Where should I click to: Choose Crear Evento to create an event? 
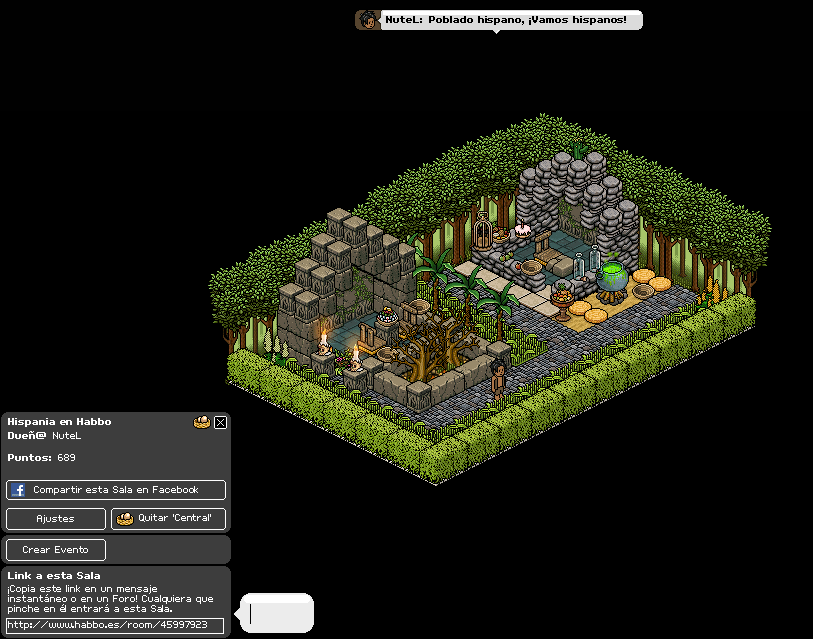(x=56, y=550)
